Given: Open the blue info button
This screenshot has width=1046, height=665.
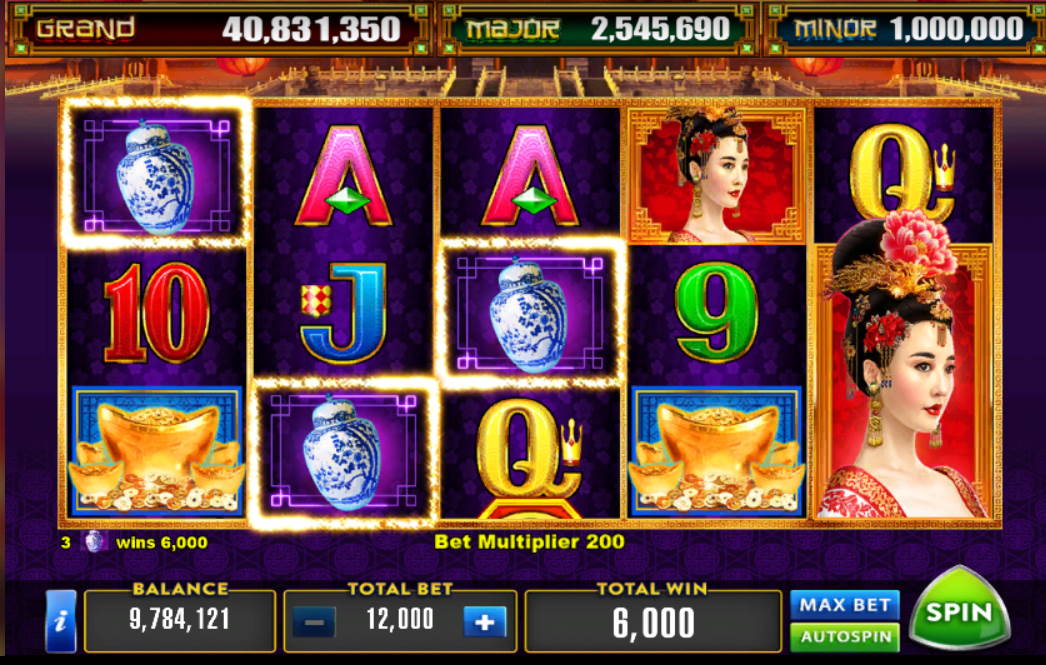Looking at the screenshot, I should coord(61,620).
